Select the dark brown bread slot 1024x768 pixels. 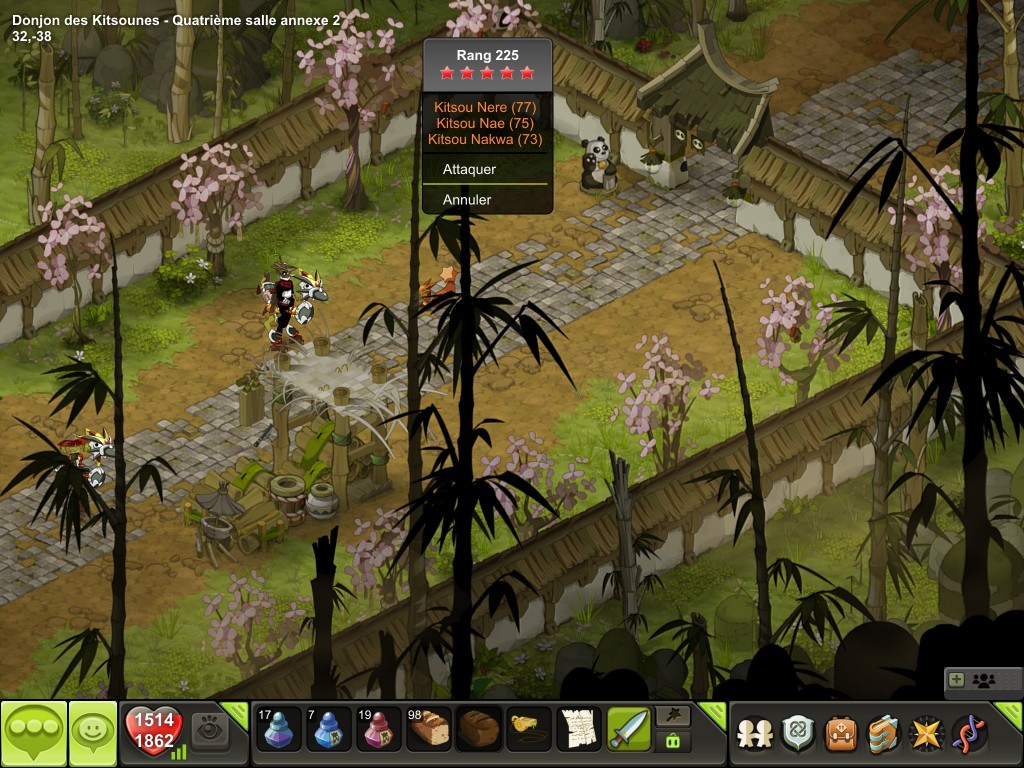(x=479, y=730)
